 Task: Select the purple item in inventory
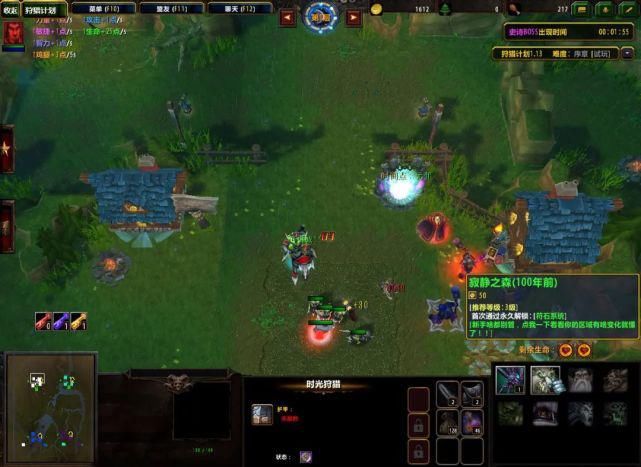tap(472, 419)
